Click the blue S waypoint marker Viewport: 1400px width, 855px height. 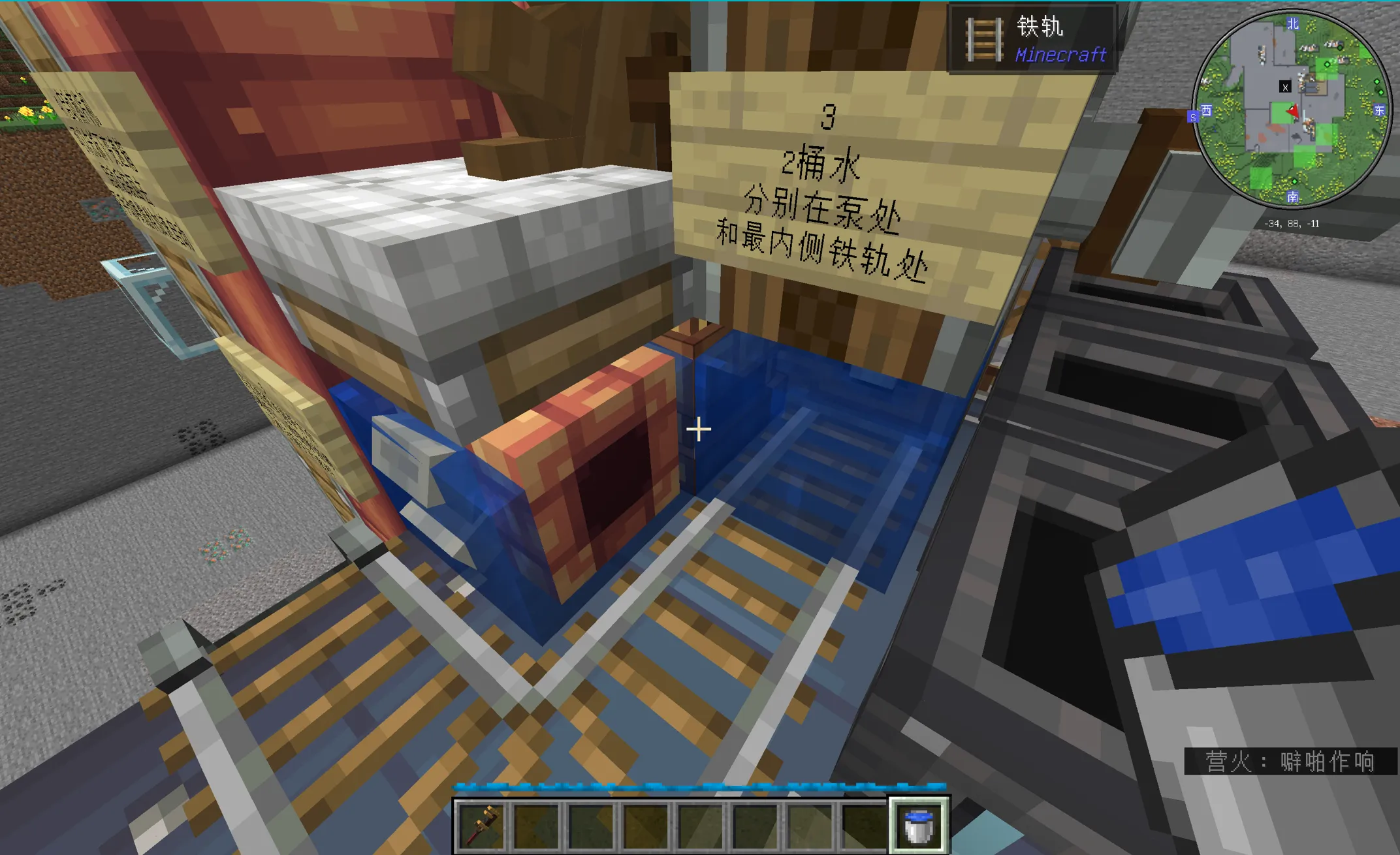pos(1193,117)
